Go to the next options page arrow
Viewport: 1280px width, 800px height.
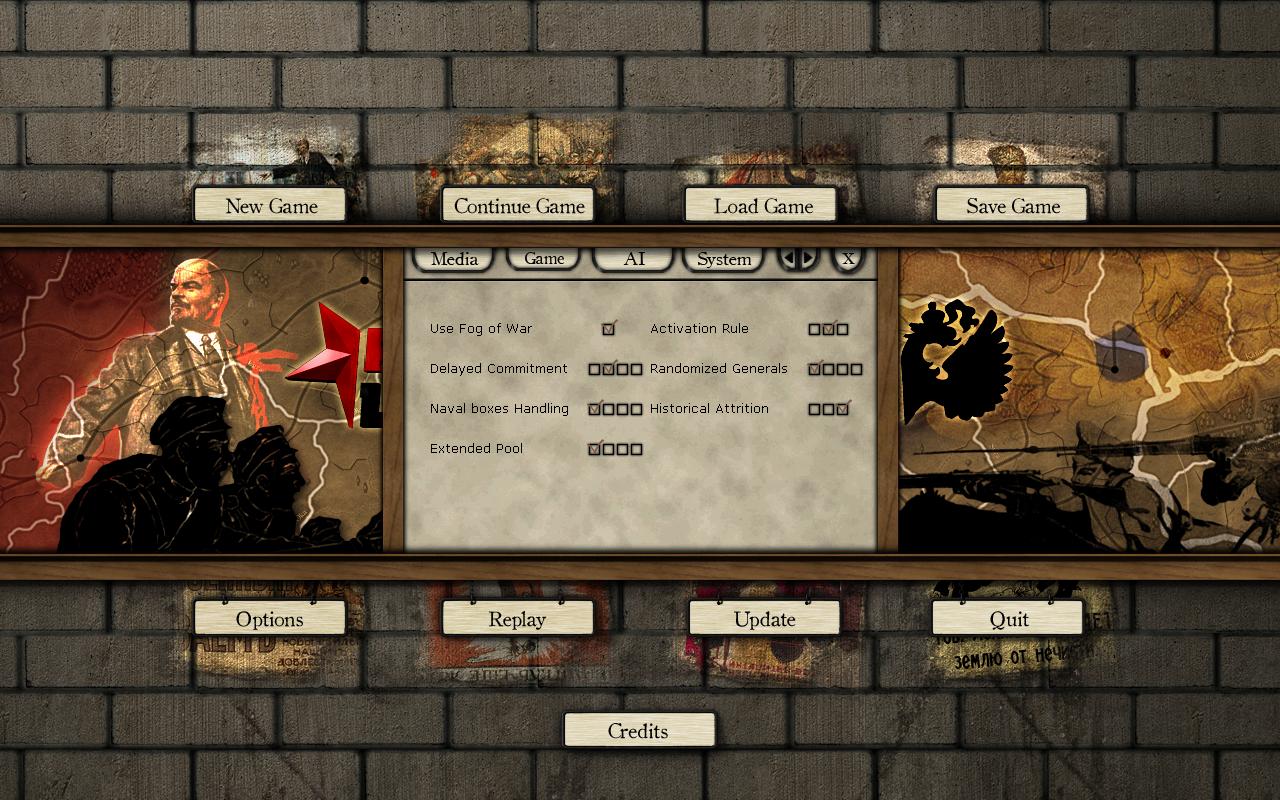(x=808, y=259)
